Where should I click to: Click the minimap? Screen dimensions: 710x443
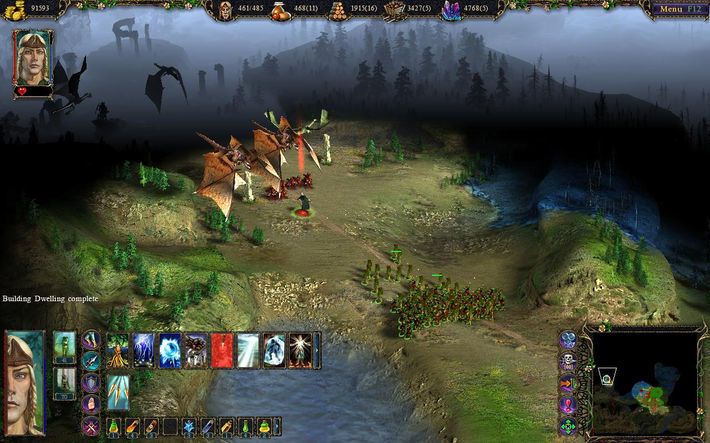click(x=643, y=381)
